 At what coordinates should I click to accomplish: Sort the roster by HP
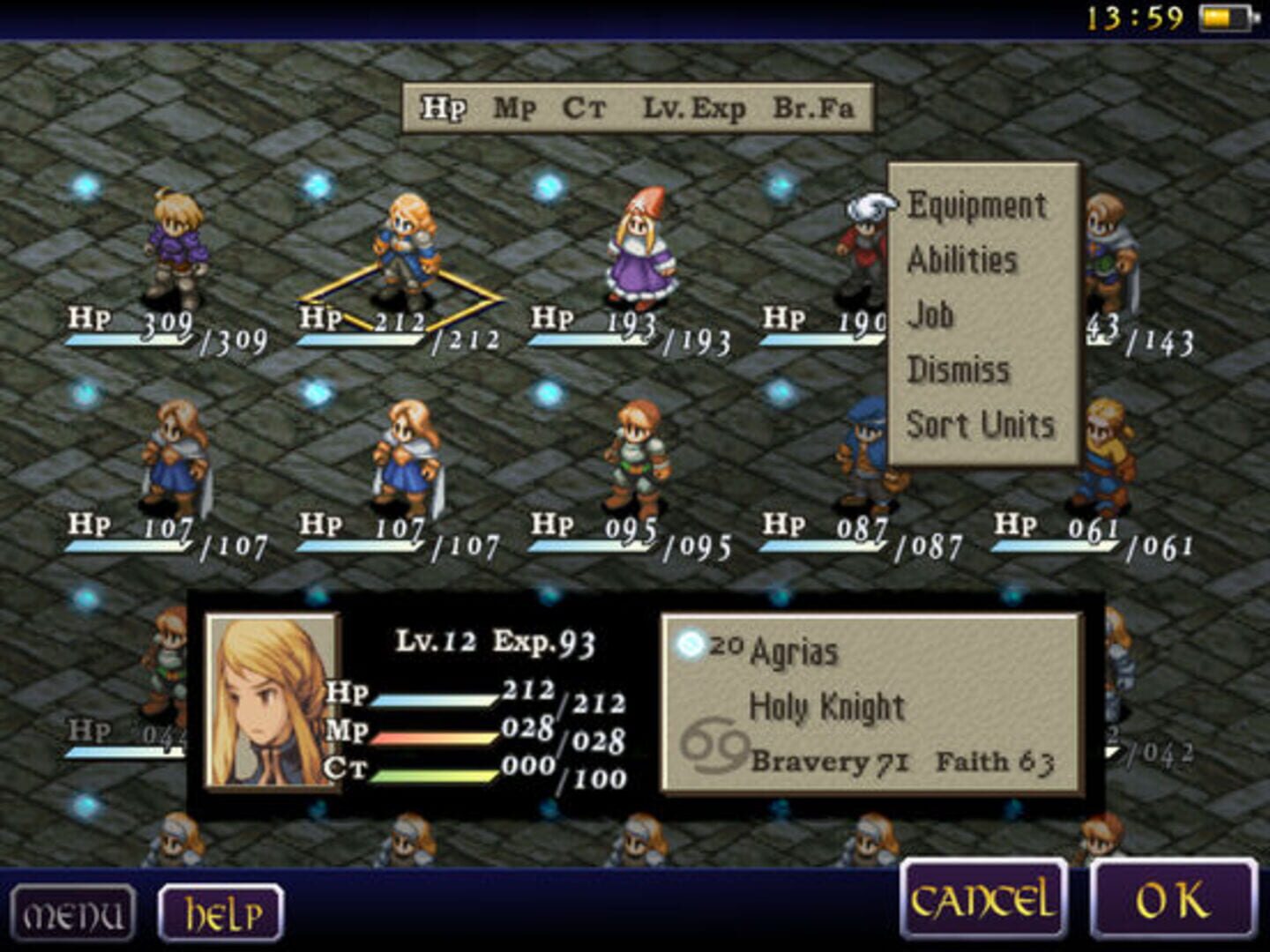click(444, 108)
